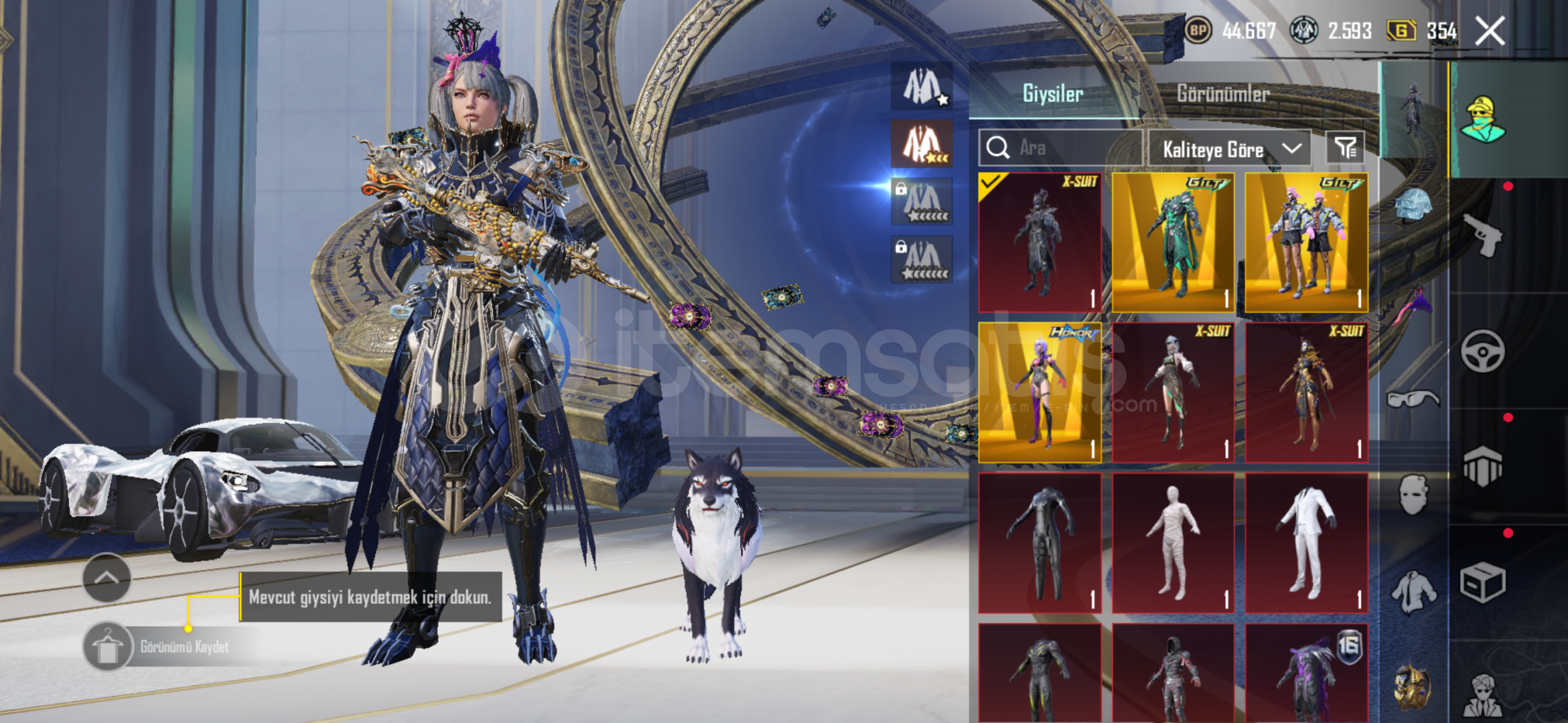Viewport: 1568px width, 723px height.
Task: Select the equipped dark X-Suit outfit
Action: pyautogui.click(x=1040, y=243)
